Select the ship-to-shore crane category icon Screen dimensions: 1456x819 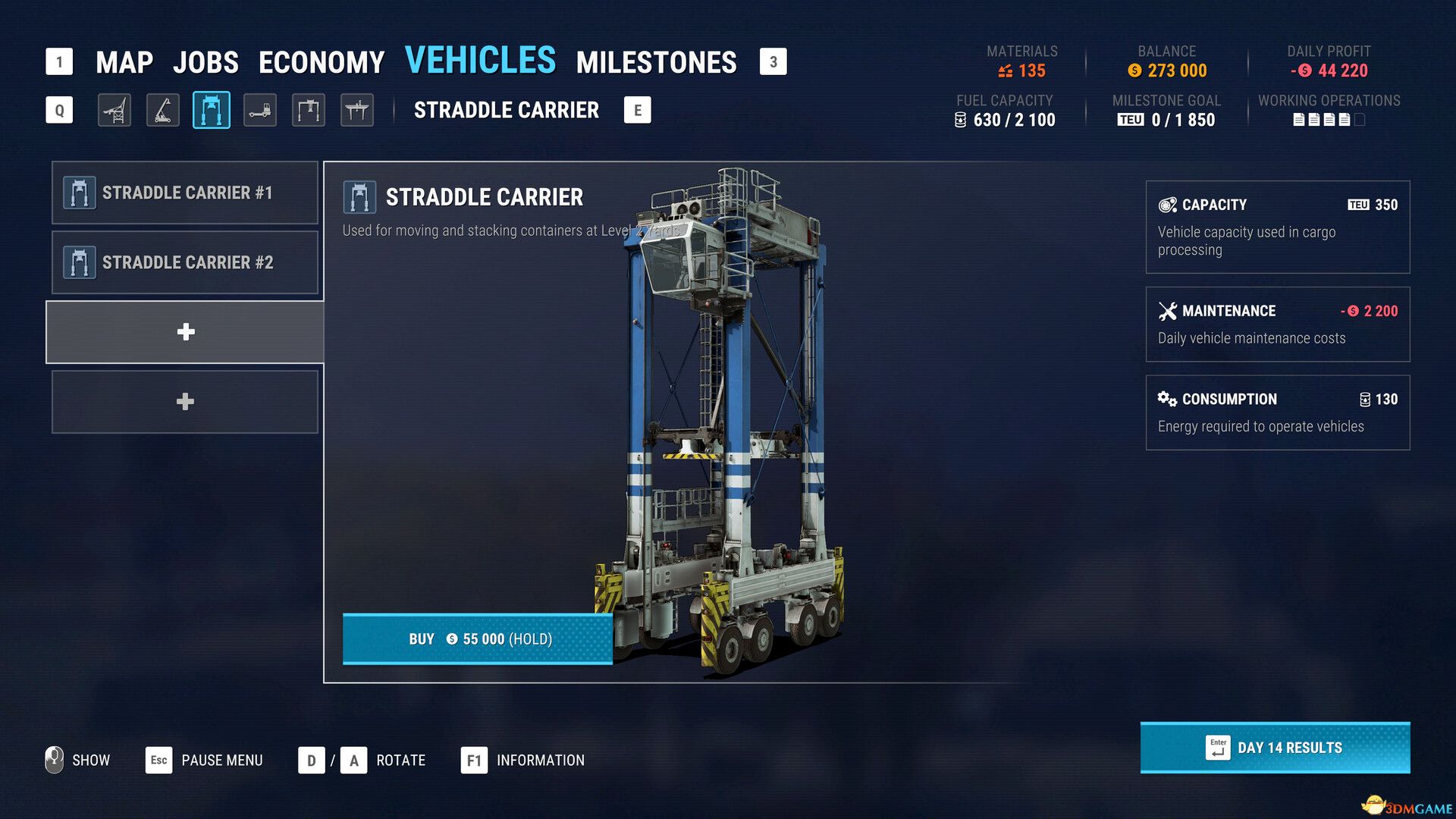[115, 111]
